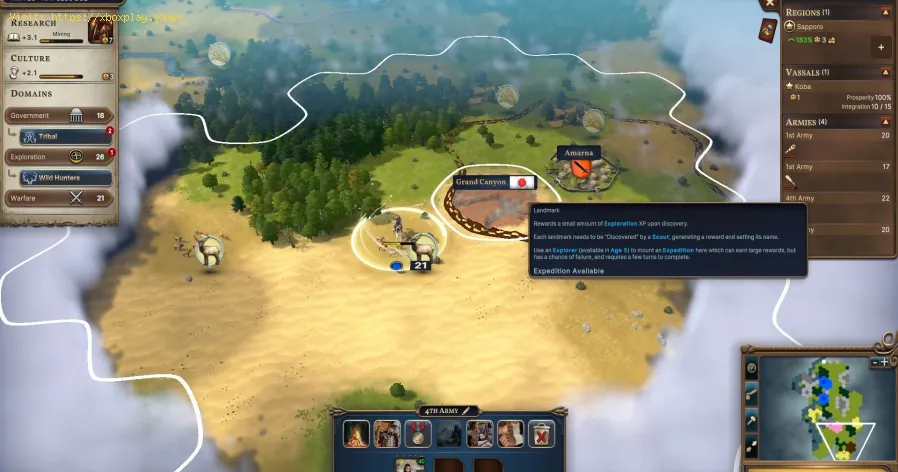Screen dimensions: 898x472
Task: Collapse the Regions section
Action: (x=885, y=12)
